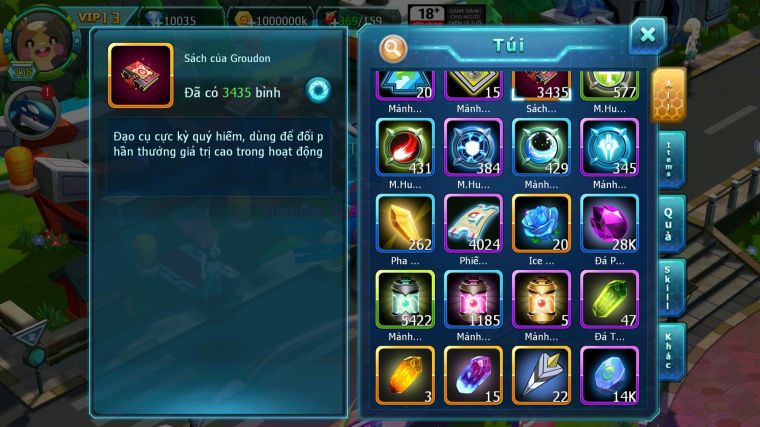Select the blue shield orb with 384

tap(473, 147)
